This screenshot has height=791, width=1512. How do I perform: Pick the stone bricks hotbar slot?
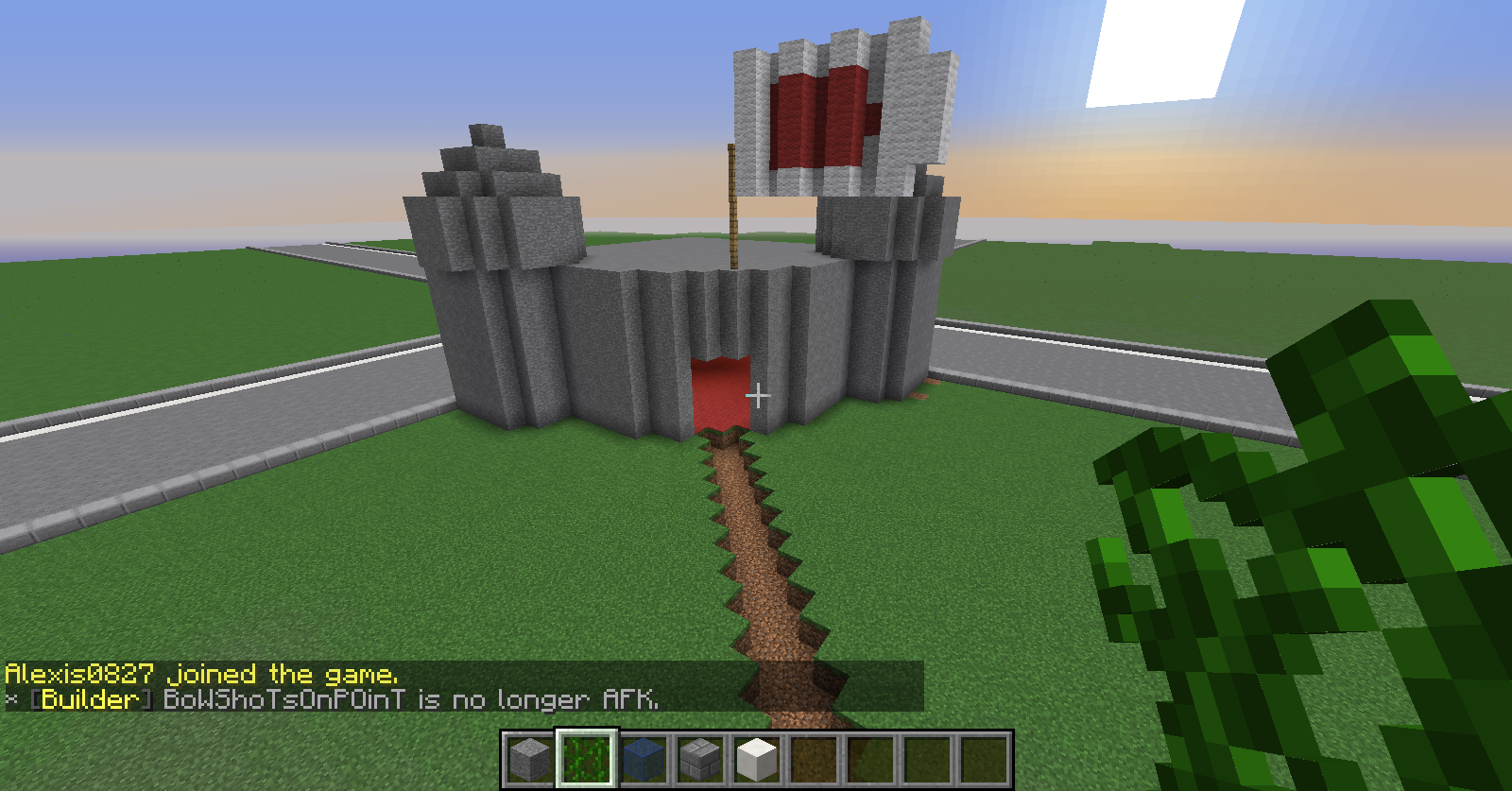700,758
